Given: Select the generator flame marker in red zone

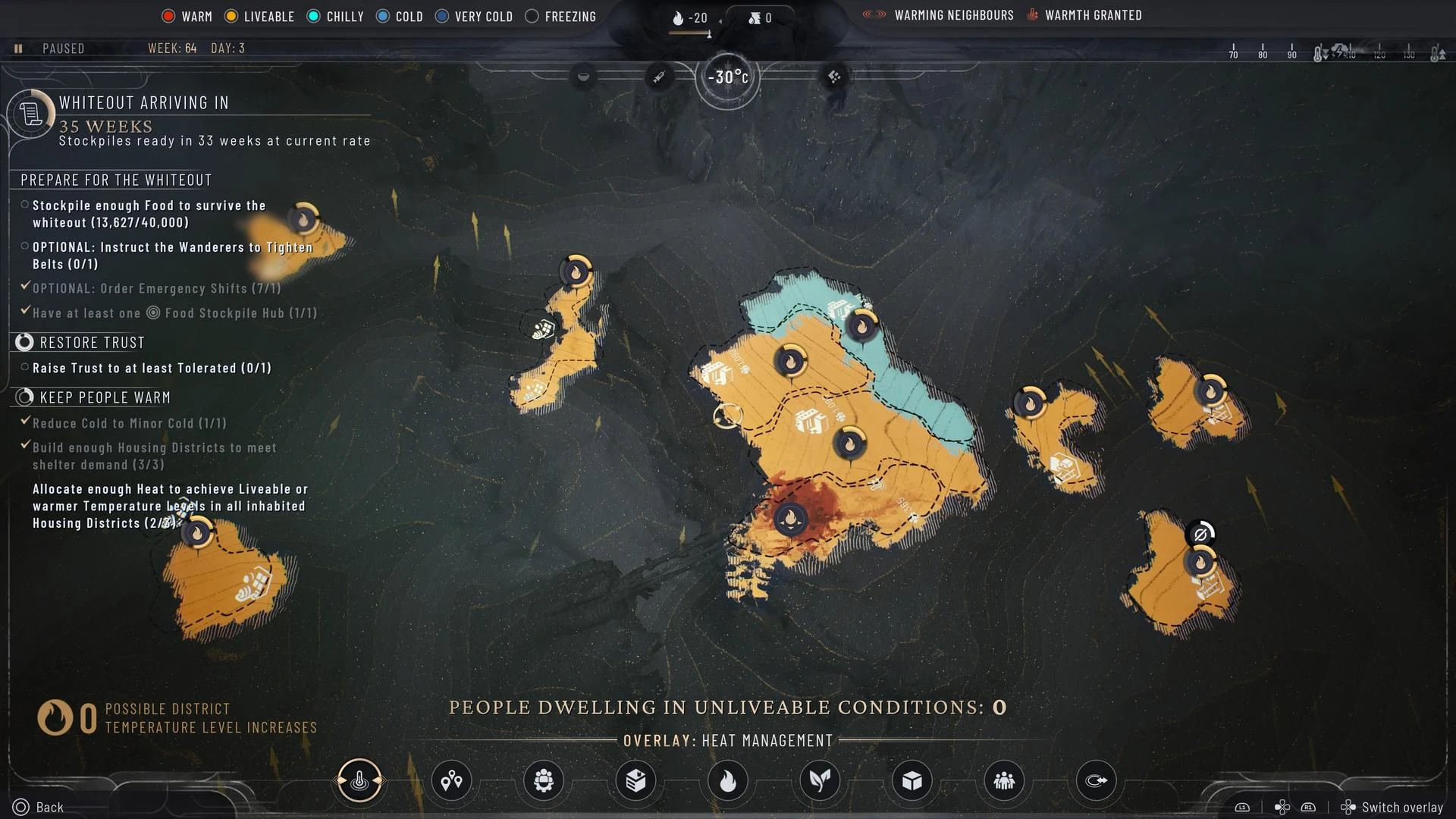Looking at the screenshot, I should 790,520.
